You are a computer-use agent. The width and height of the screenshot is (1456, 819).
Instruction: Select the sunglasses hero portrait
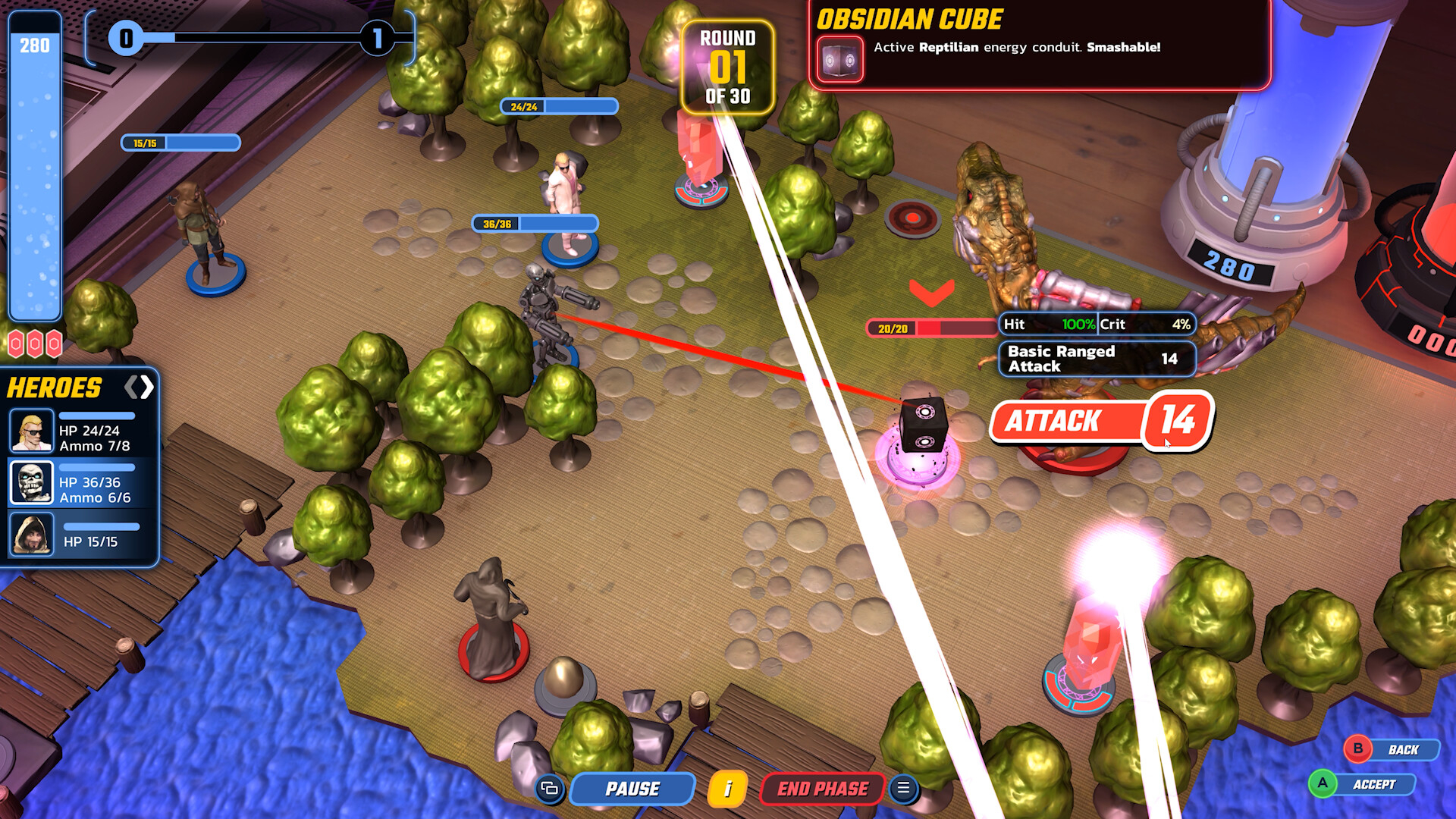pyautogui.click(x=31, y=431)
